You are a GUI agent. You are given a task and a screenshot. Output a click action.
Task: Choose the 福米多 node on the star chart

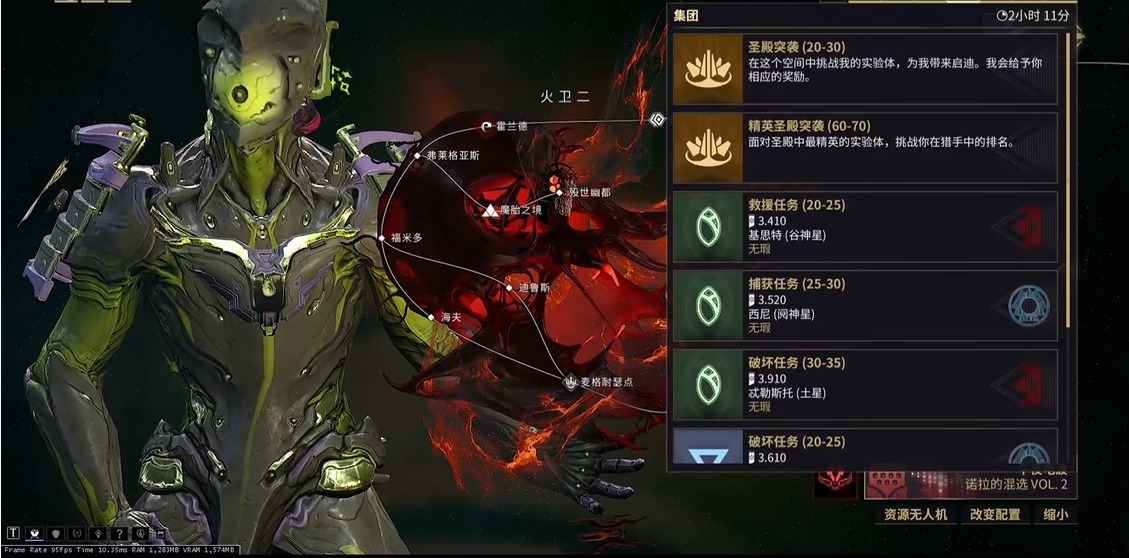383,238
